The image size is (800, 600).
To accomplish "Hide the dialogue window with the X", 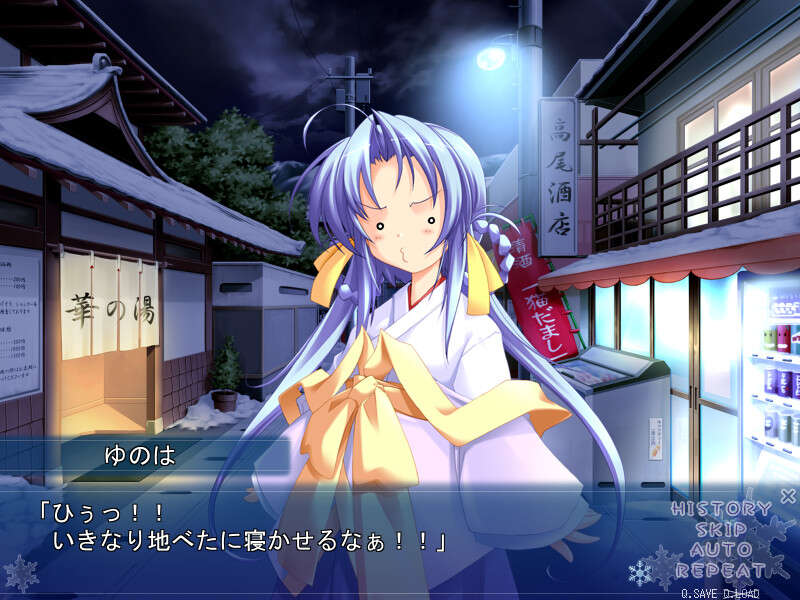I will (x=787, y=495).
